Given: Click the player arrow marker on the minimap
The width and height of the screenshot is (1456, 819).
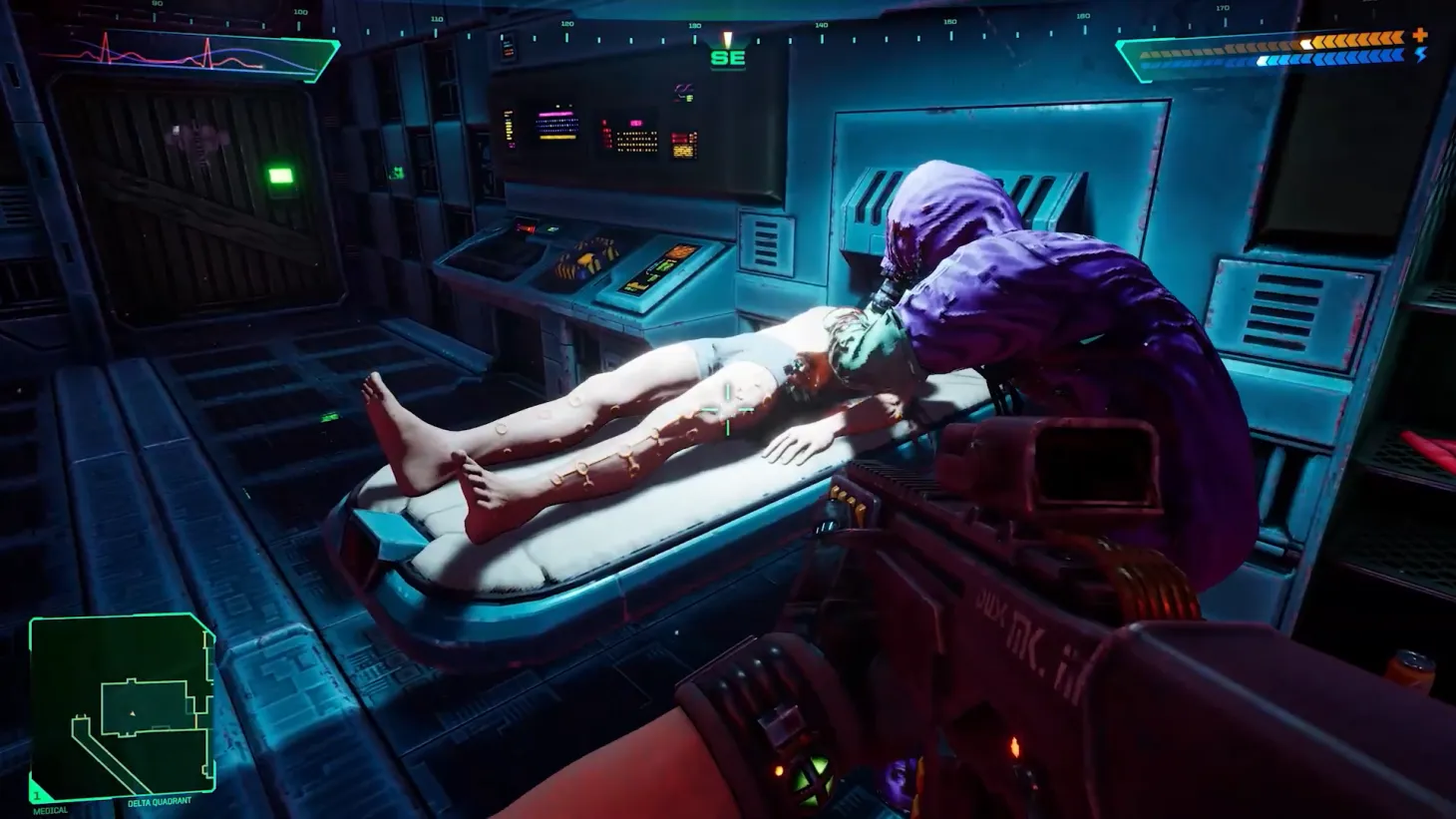Looking at the screenshot, I should (x=133, y=713).
